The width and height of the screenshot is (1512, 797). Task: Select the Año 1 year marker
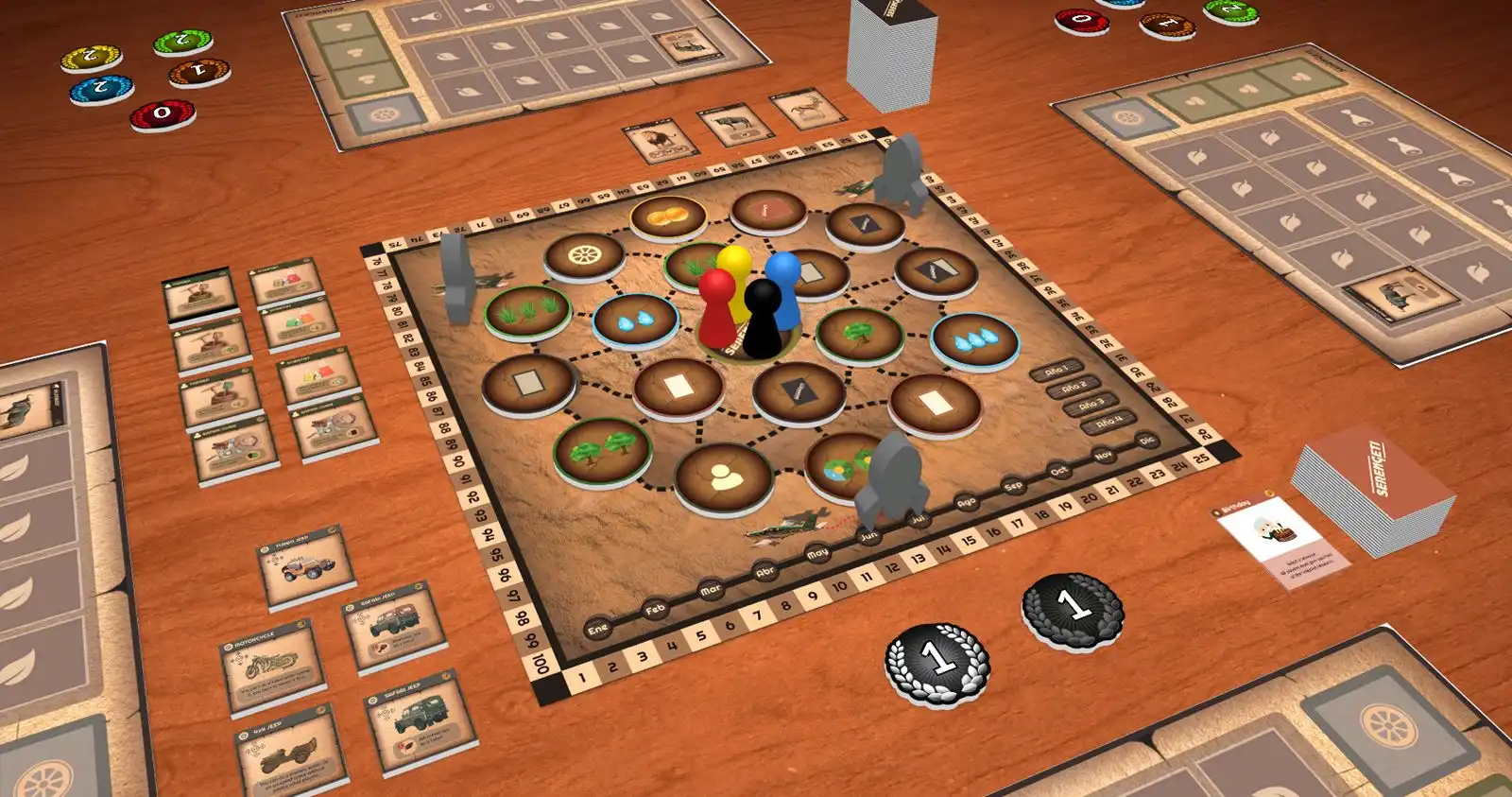tap(1057, 370)
